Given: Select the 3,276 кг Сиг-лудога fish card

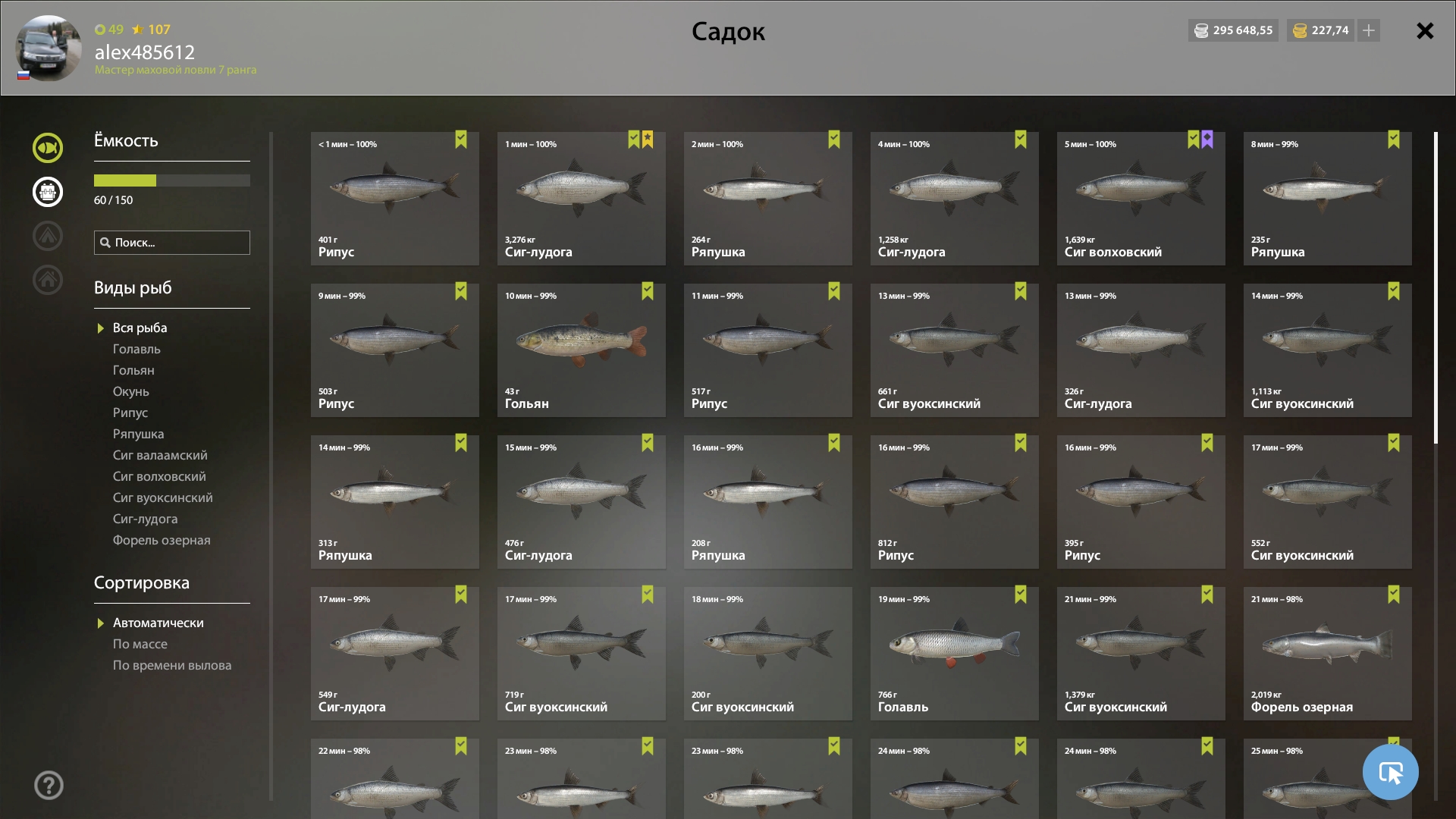Looking at the screenshot, I should (581, 199).
